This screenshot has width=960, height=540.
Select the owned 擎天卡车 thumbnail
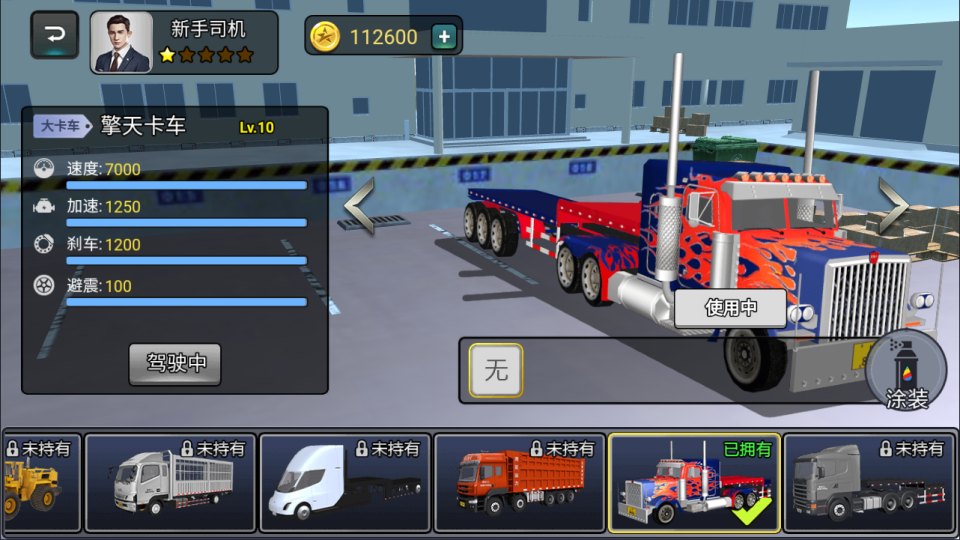point(693,483)
